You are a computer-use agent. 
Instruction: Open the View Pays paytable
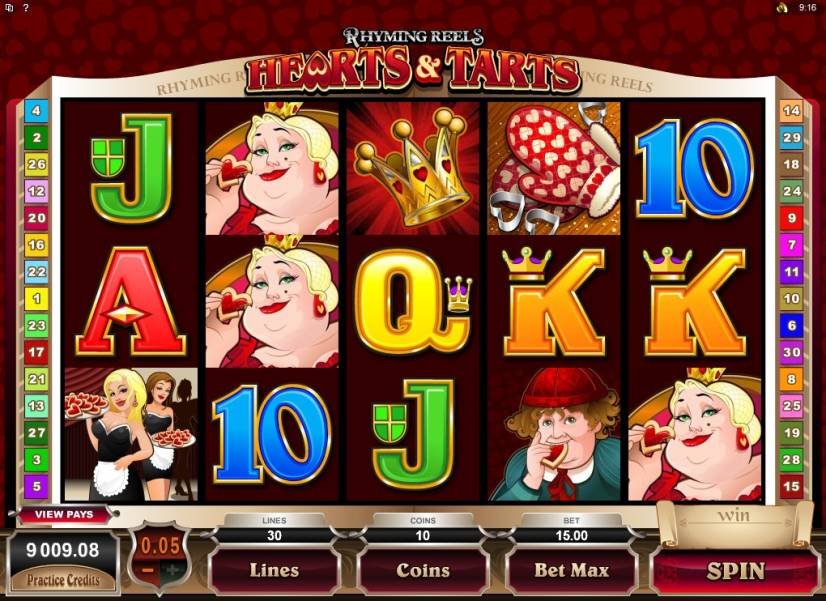[x=64, y=515]
